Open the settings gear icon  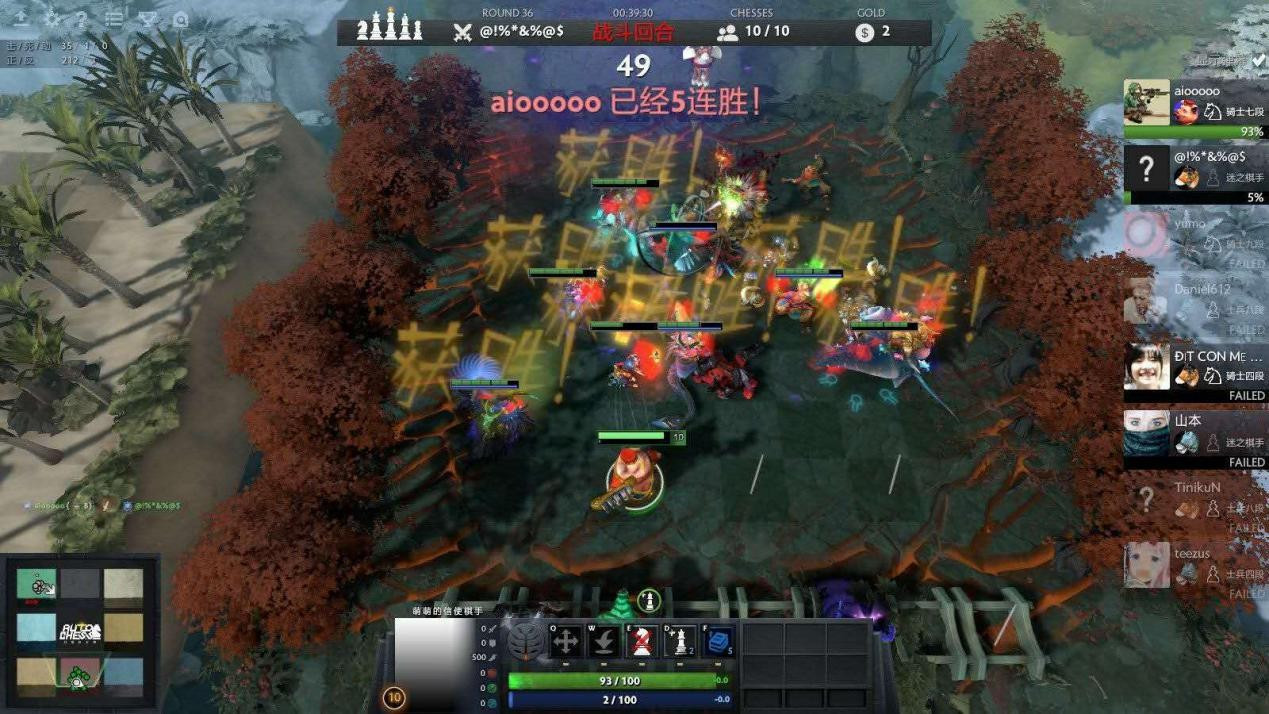coord(51,19)
